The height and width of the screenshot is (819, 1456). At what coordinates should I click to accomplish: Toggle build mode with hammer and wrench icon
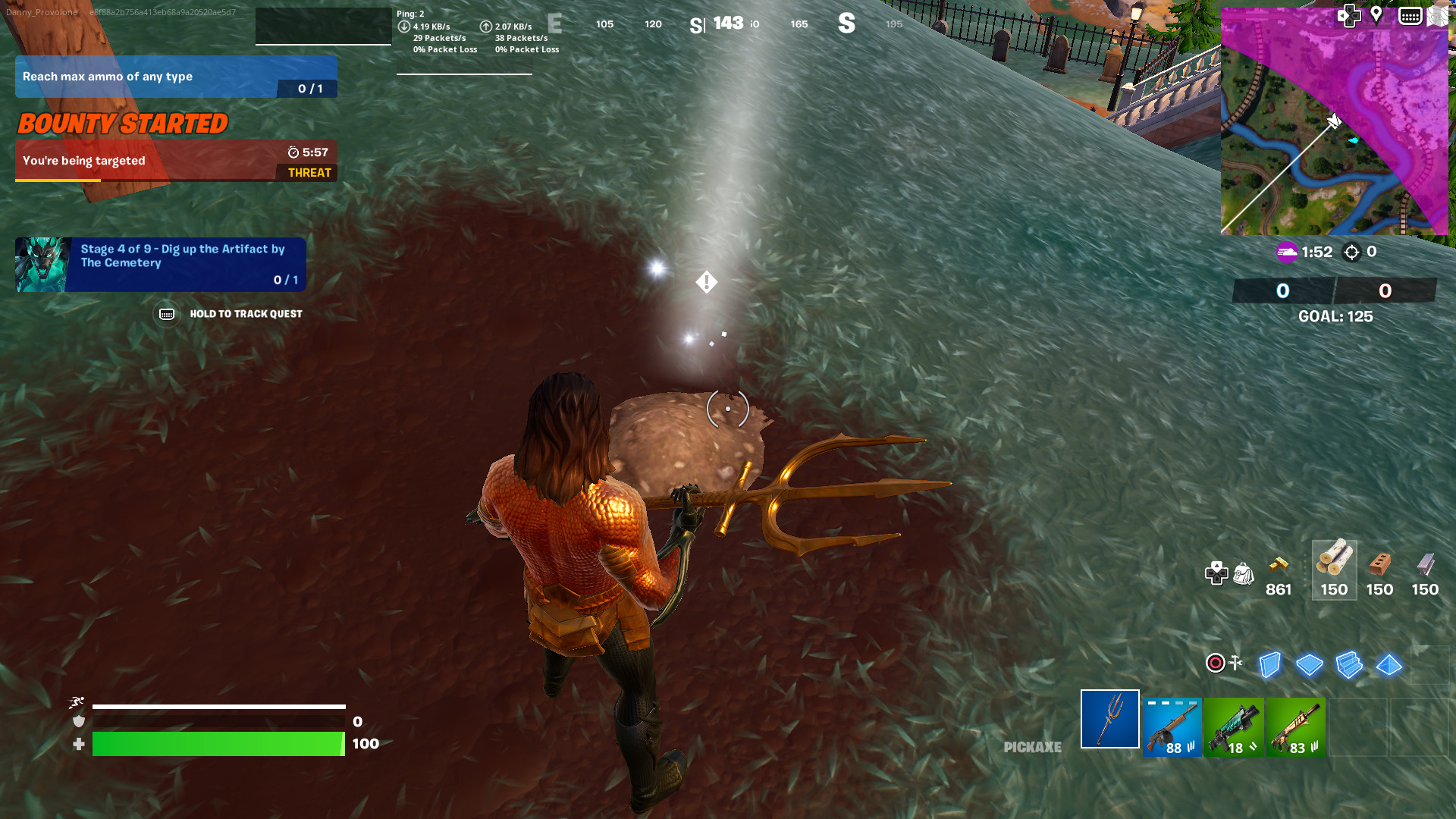[1235, 664]
